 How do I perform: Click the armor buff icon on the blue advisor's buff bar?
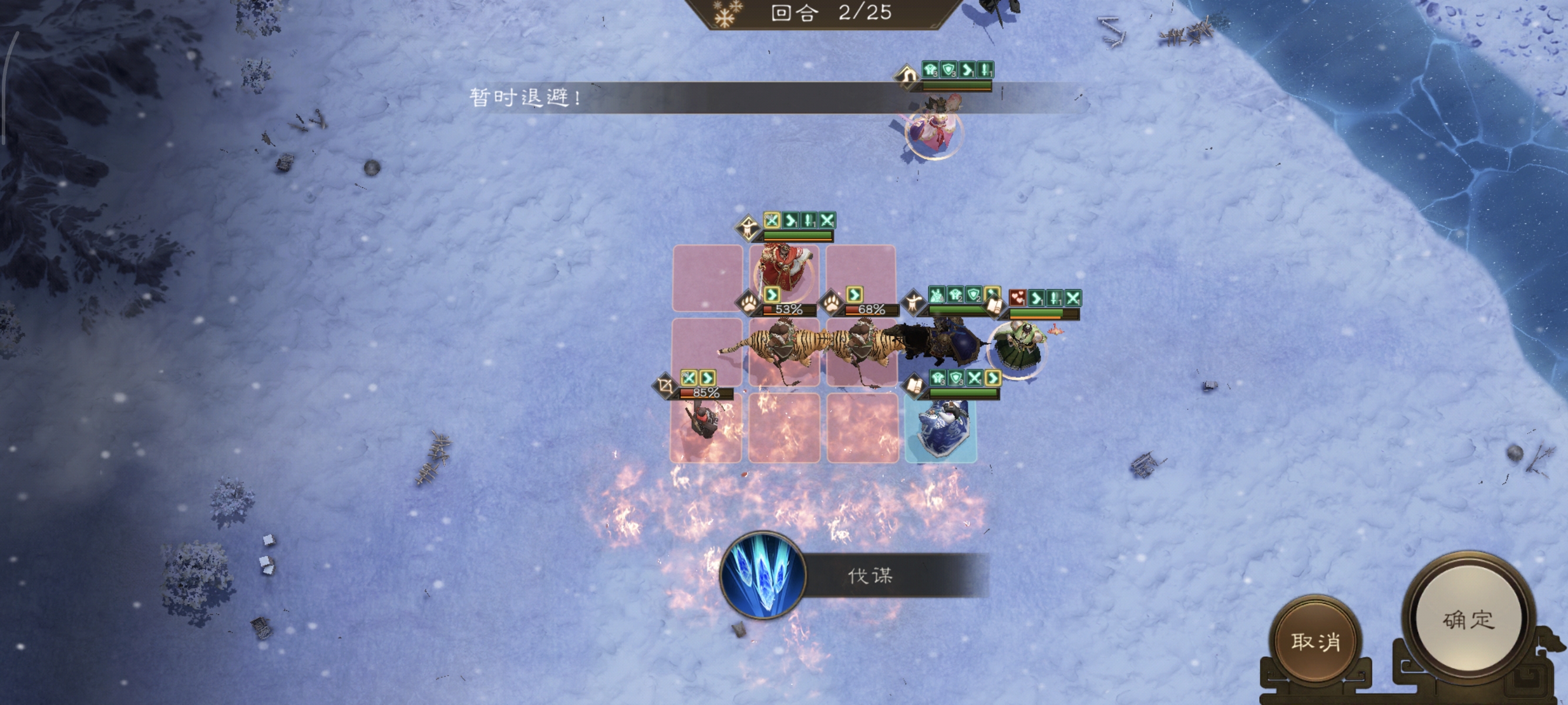click(x=938, y=378)
